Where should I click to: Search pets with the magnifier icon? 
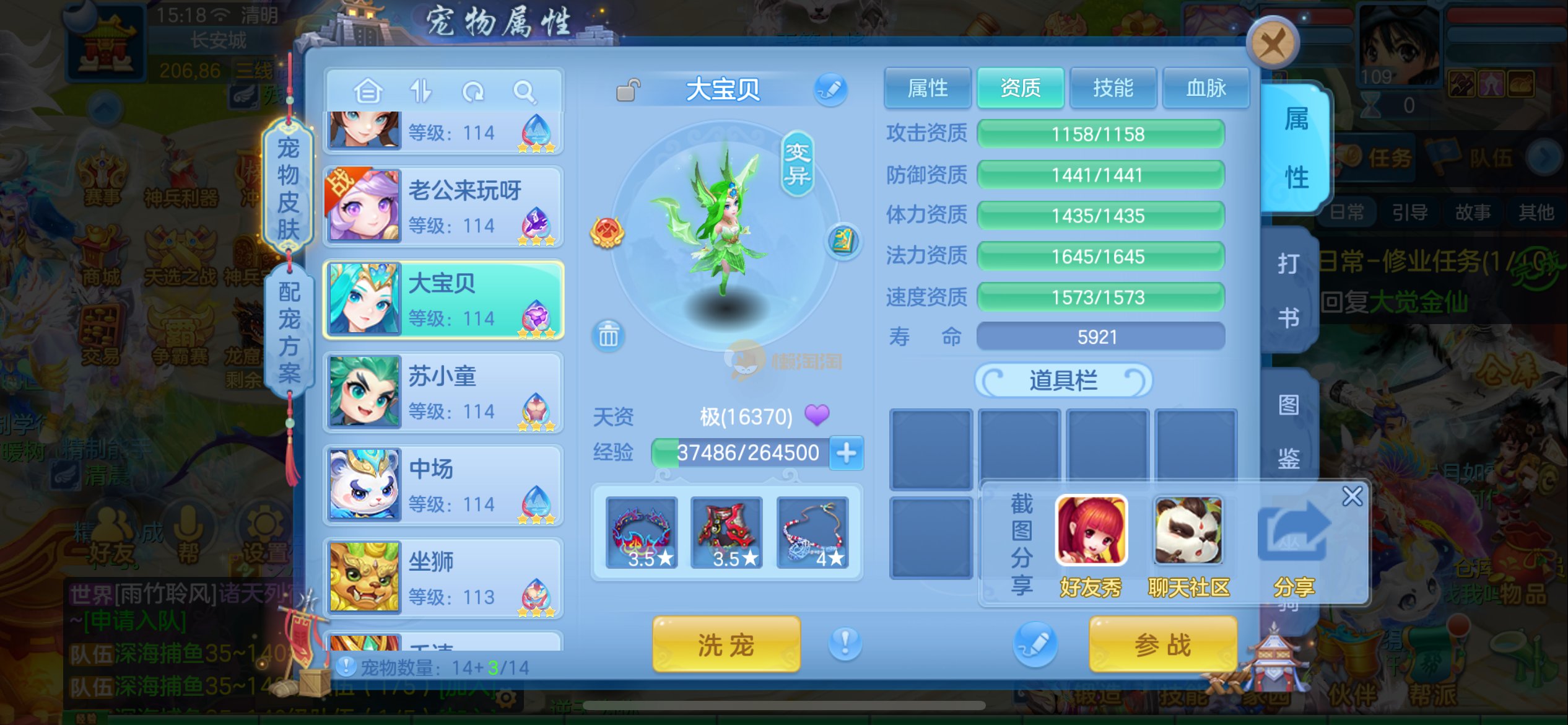(525, 92)
